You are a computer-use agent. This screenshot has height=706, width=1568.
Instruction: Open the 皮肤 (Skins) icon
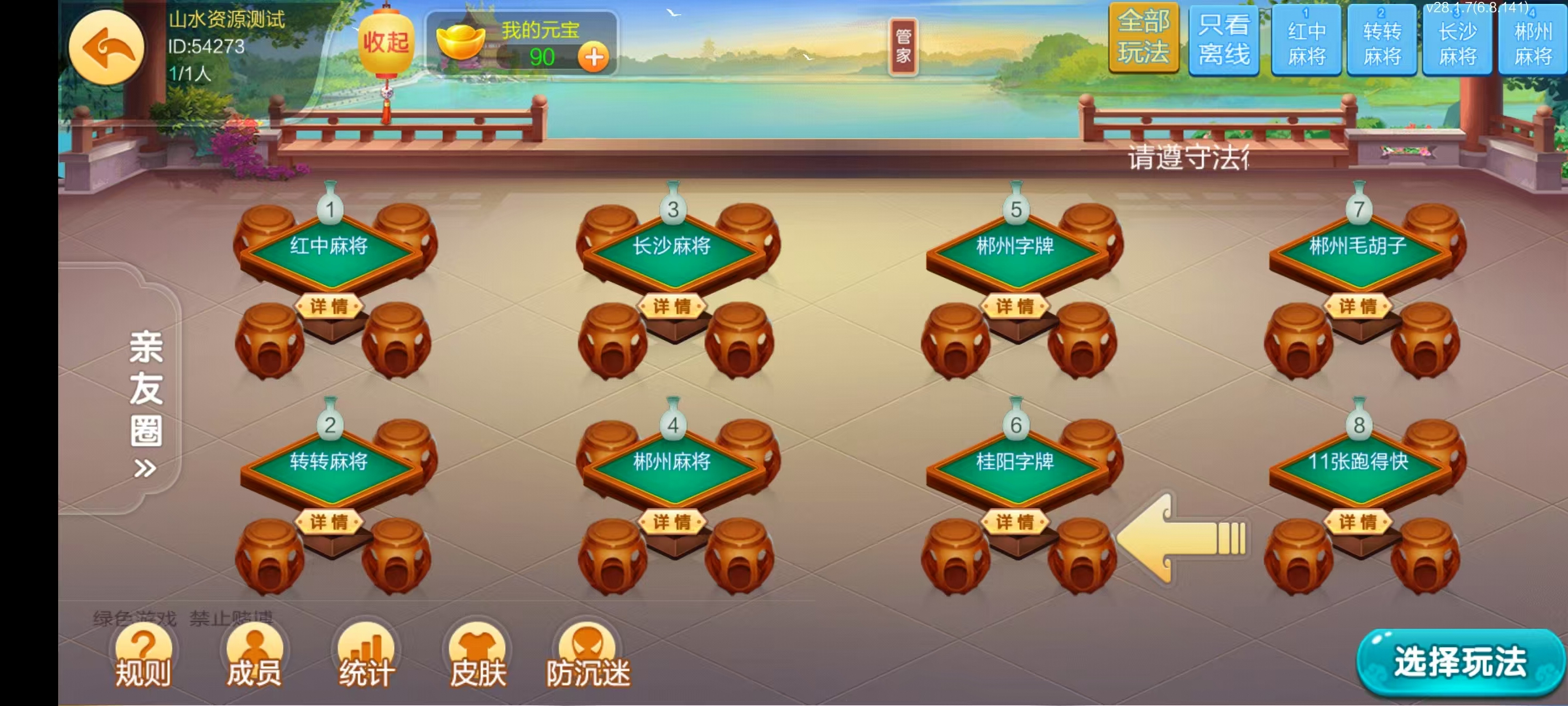tap(478, 654)
